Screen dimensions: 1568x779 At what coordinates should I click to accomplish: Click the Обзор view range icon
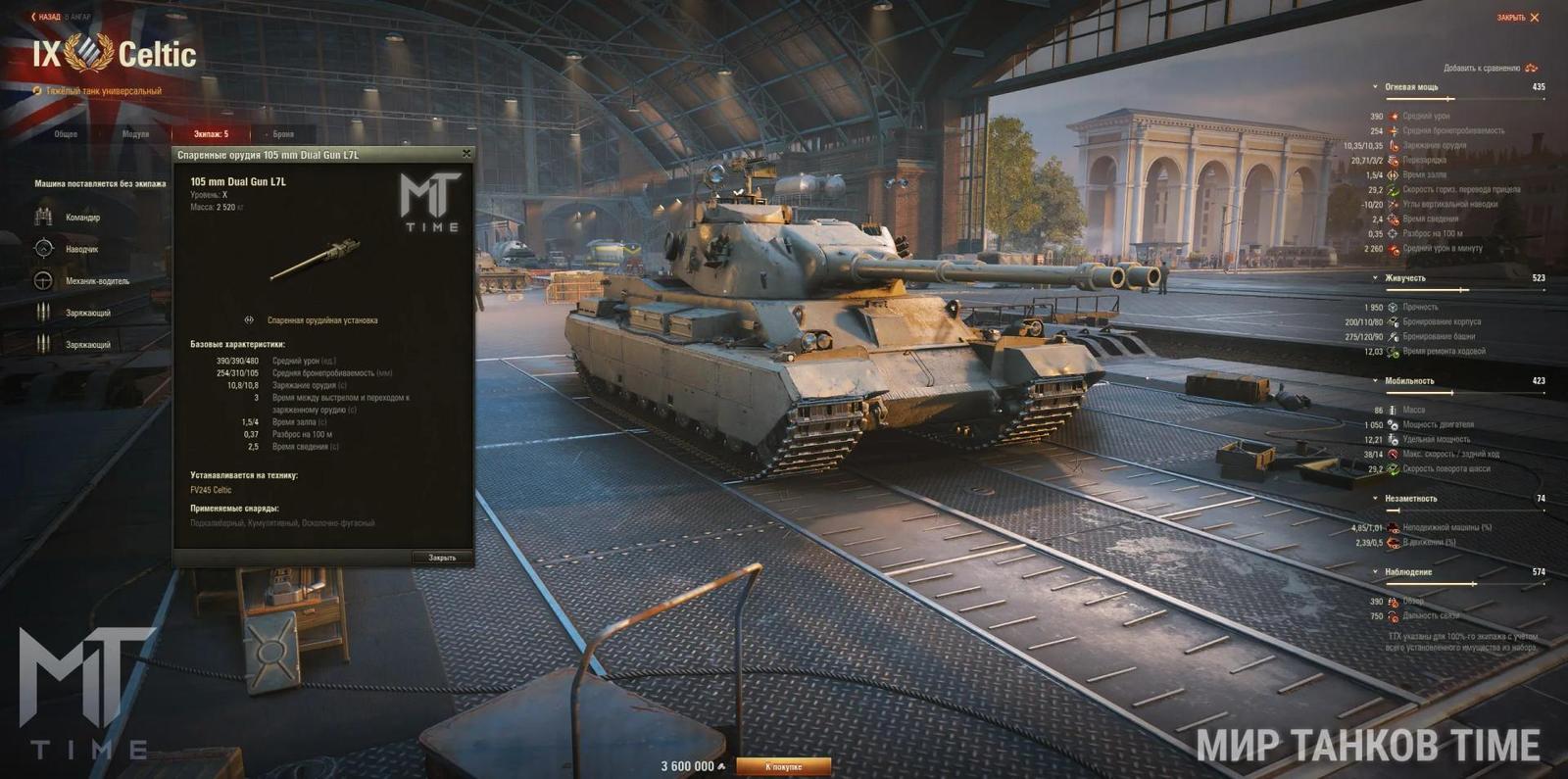[x=1392, y=601]
